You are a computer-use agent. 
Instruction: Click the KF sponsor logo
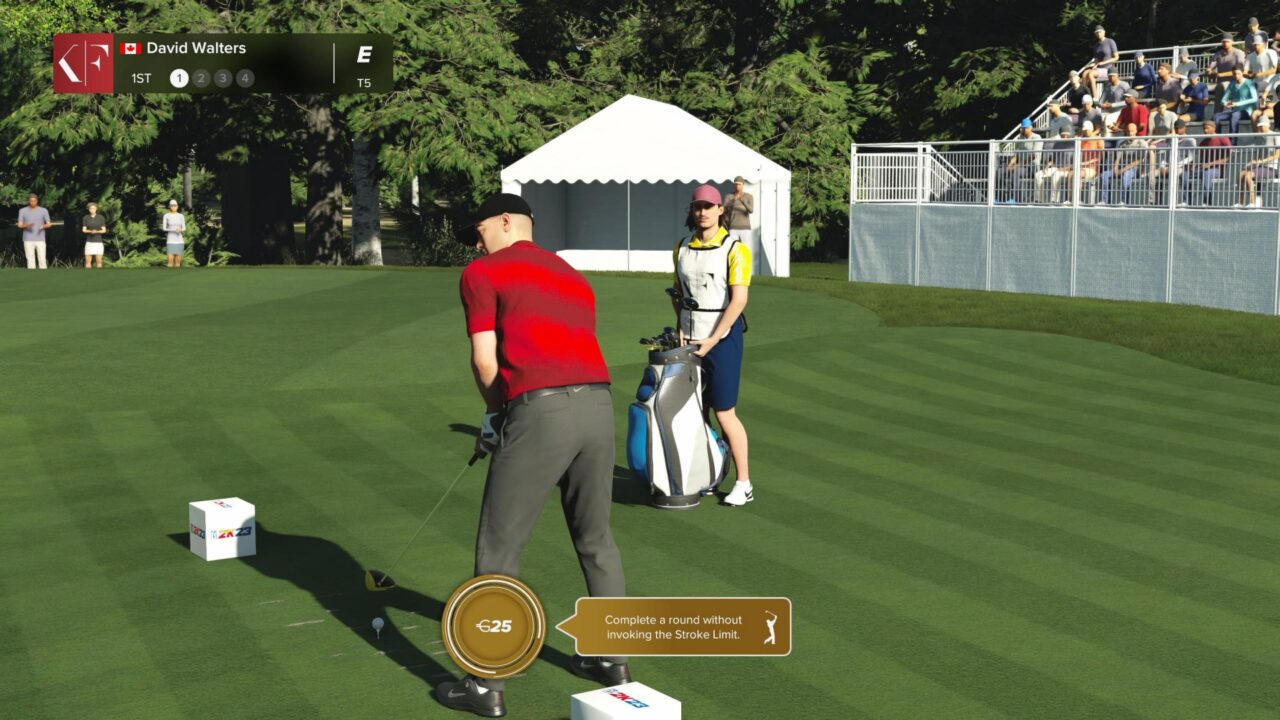pyautogui.click(x=85, y=63)
